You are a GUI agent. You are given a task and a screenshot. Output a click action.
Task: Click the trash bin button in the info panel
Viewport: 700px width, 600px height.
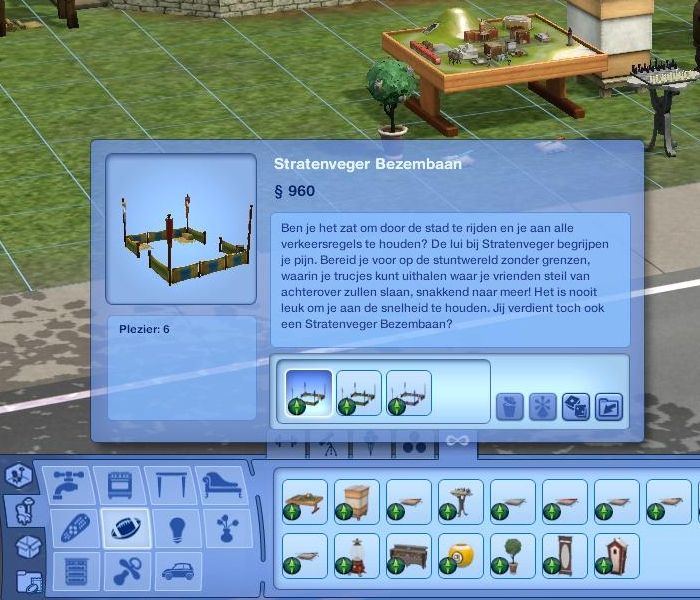510,406
